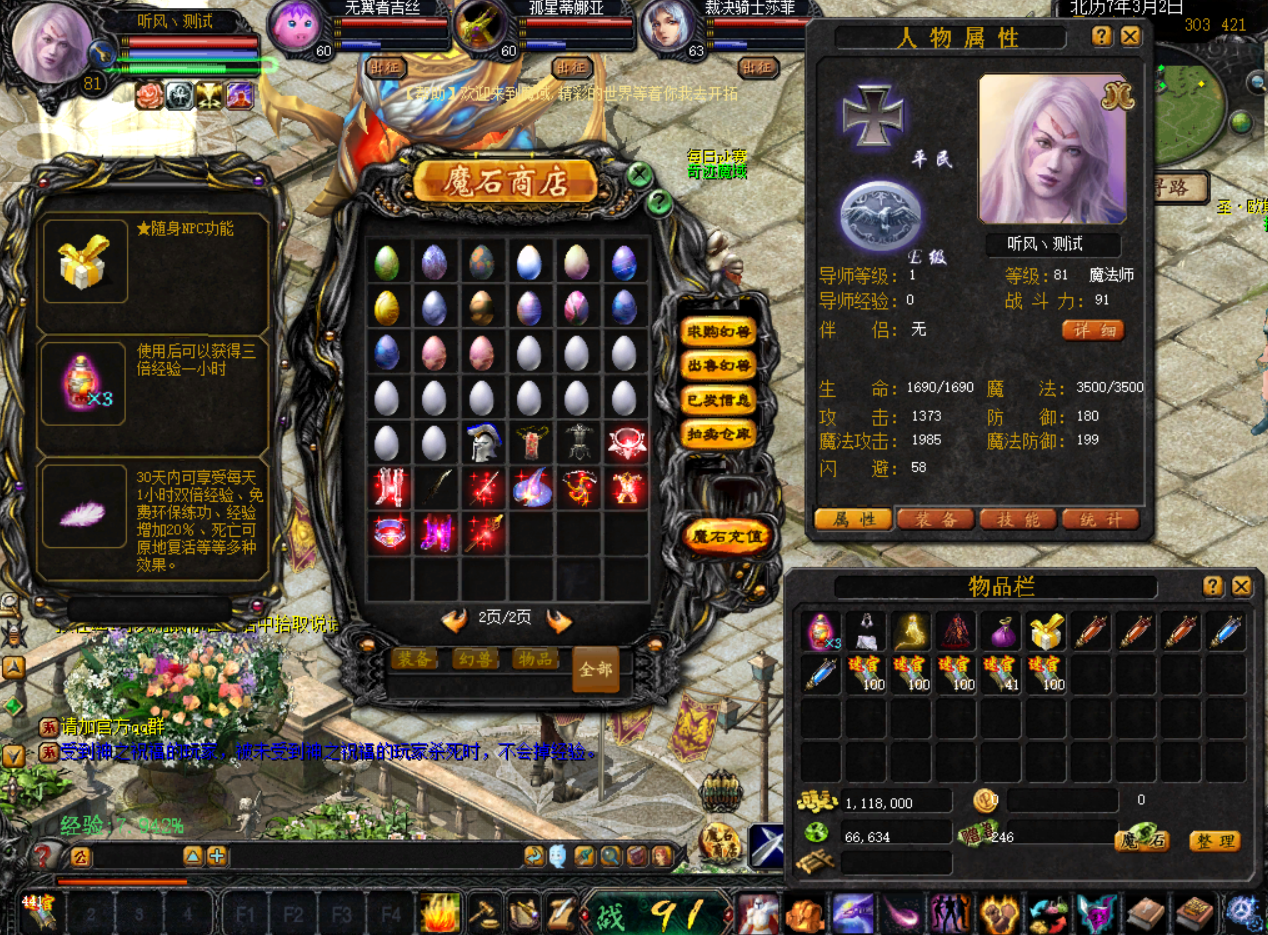Sort inventory with the 整理 button

(1214, 841)
